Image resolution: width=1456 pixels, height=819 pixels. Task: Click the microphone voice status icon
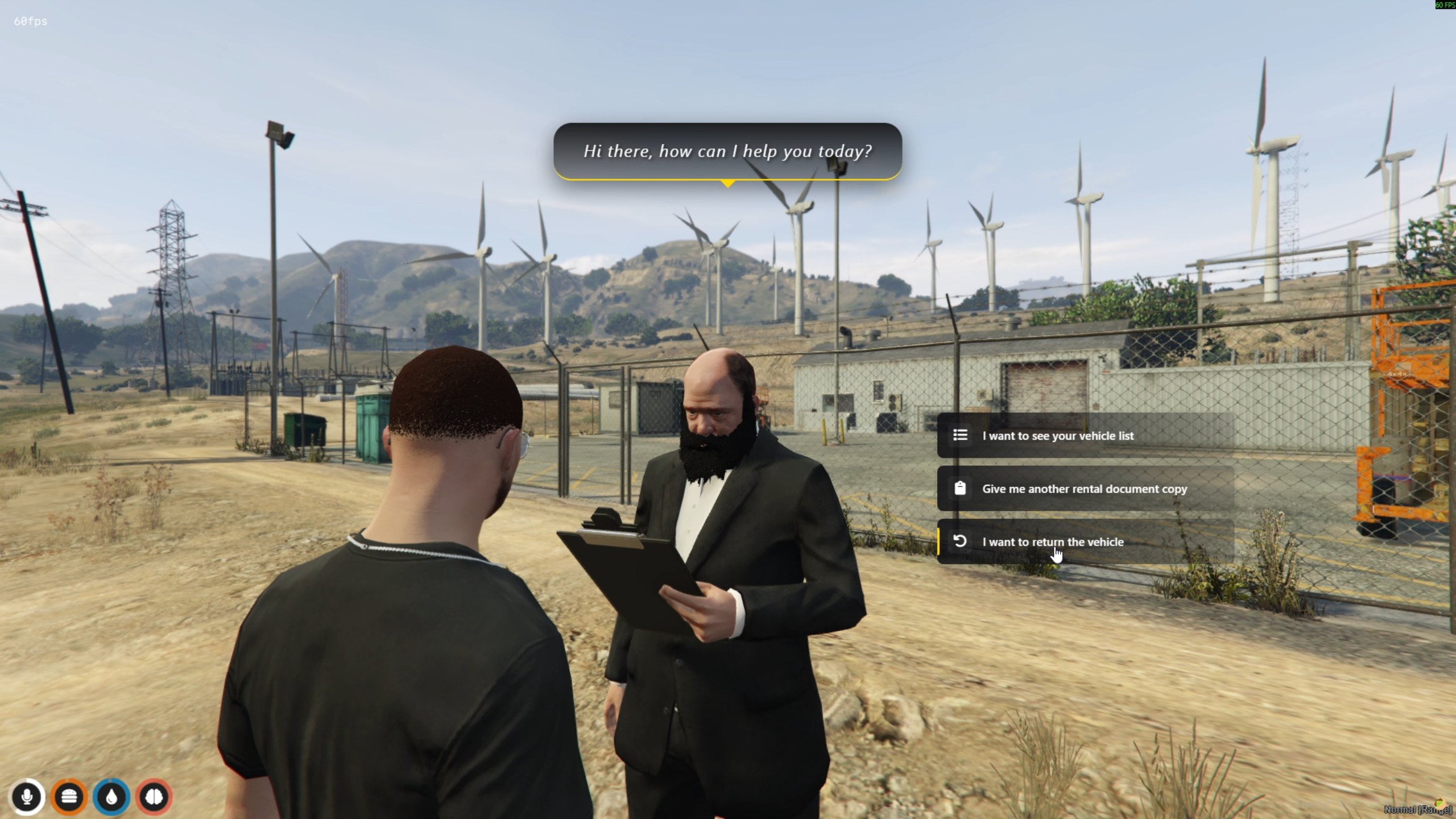click(x=27, y=797)
